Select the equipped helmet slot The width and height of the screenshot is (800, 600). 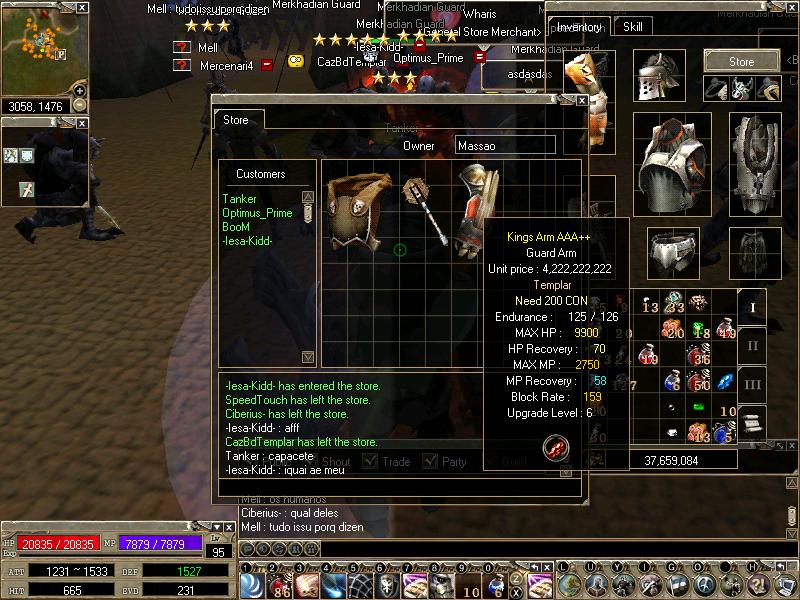(659, 76)
